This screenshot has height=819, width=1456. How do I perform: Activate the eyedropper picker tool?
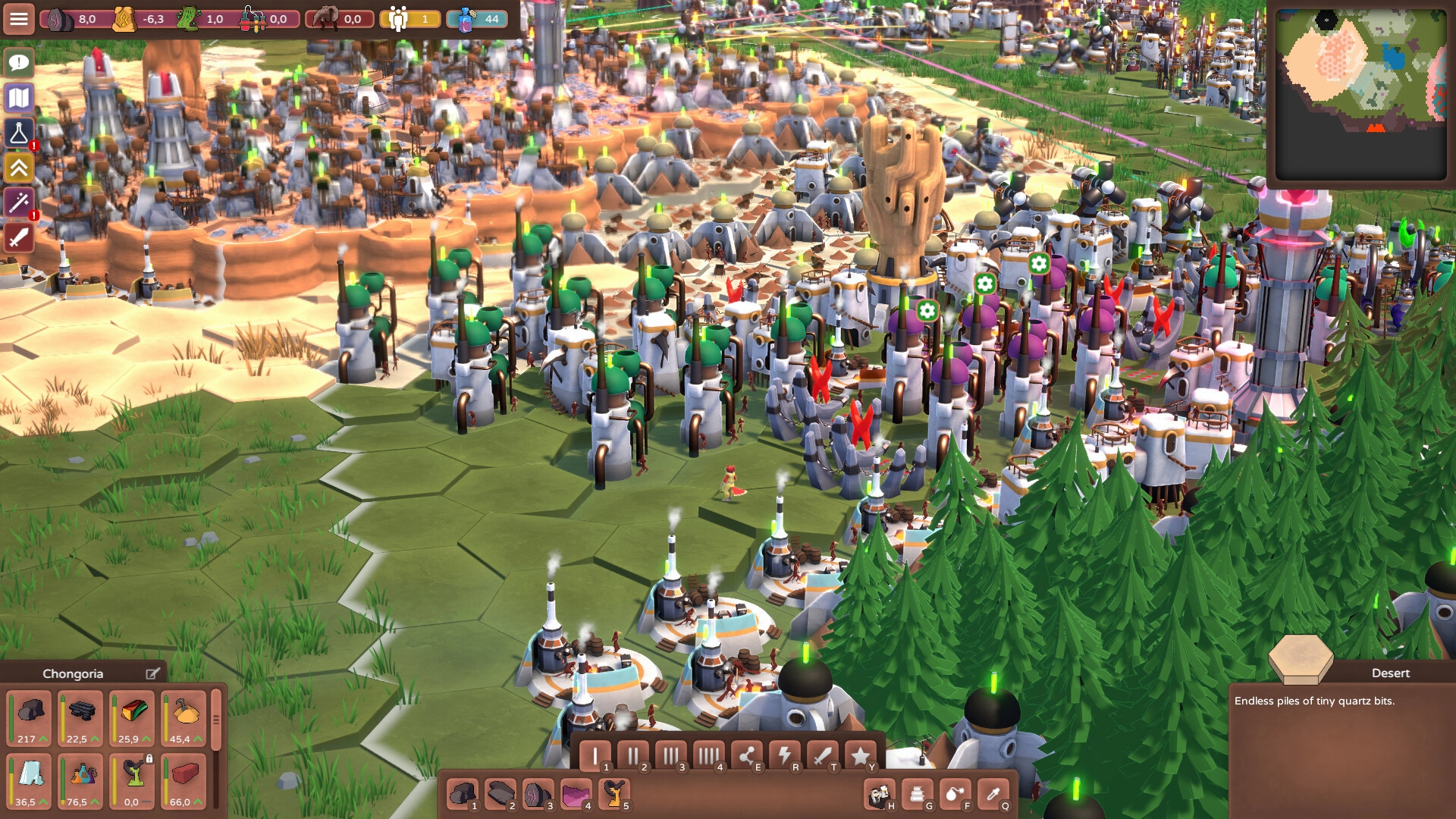(x=993, y=795)
